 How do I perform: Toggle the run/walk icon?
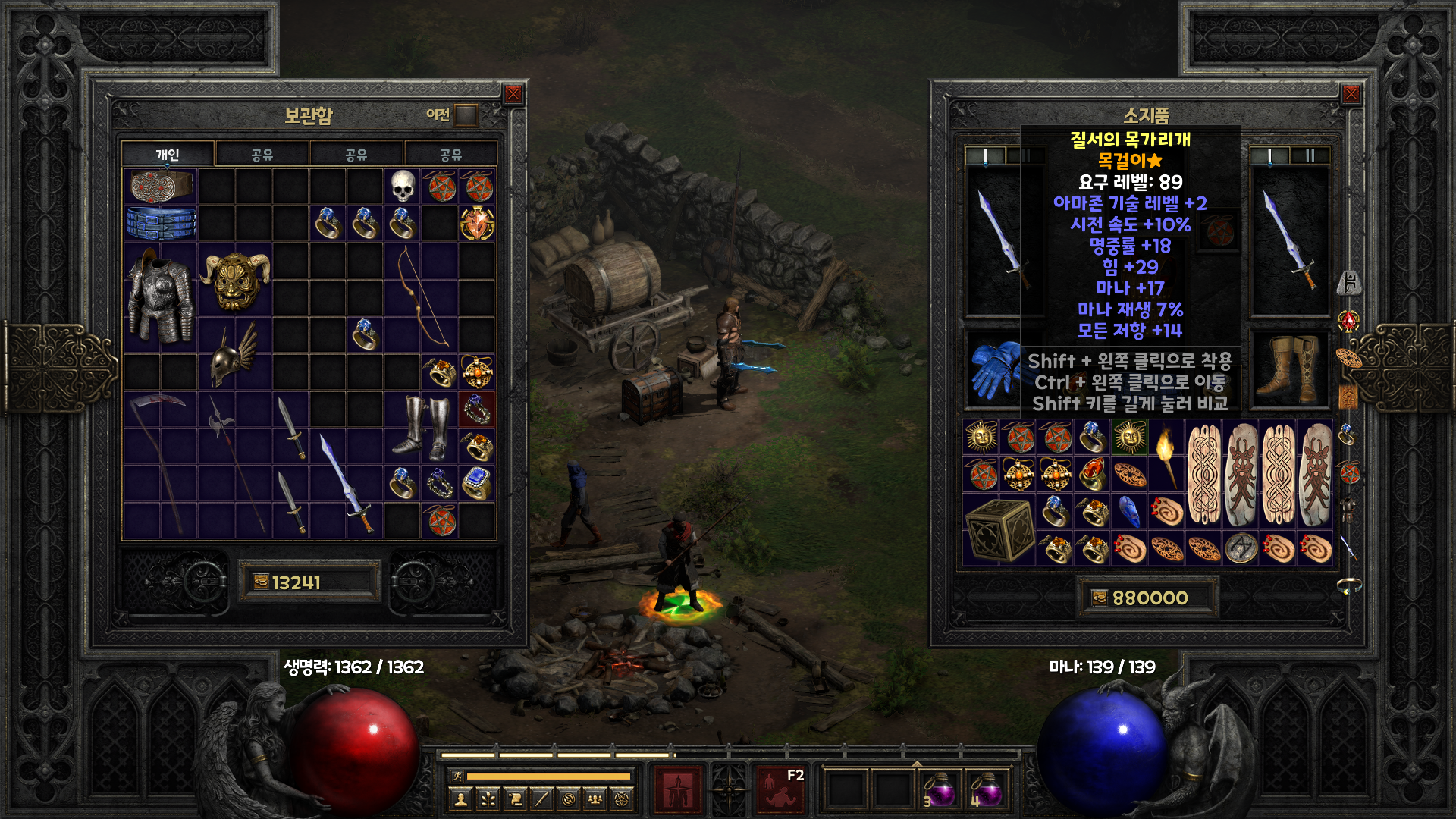pyautogui.click(x=457, y=776)
